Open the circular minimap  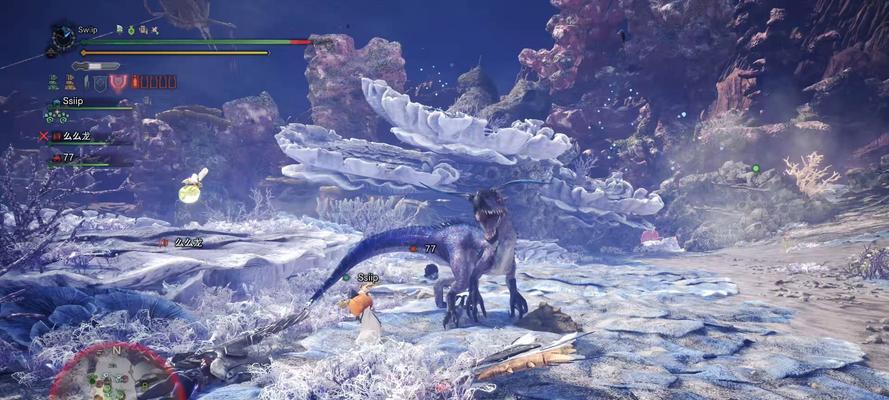(x=117, y=374)
